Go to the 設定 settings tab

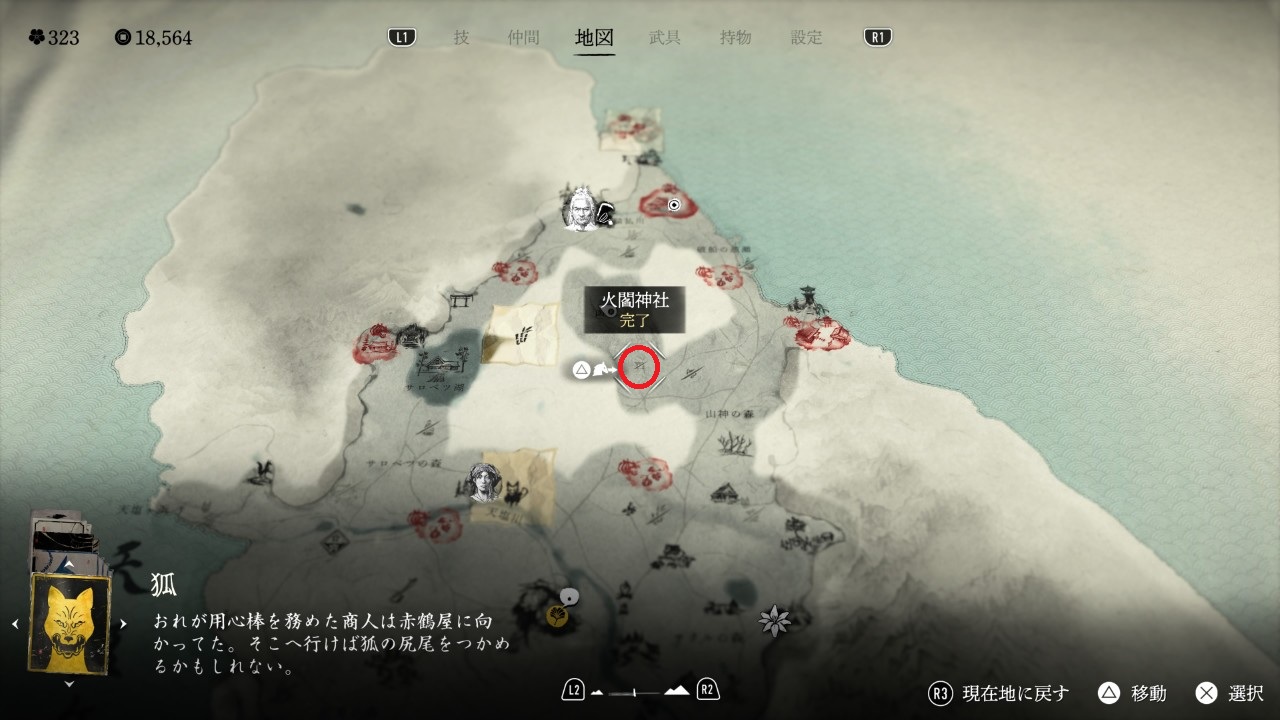coord(807,38)
